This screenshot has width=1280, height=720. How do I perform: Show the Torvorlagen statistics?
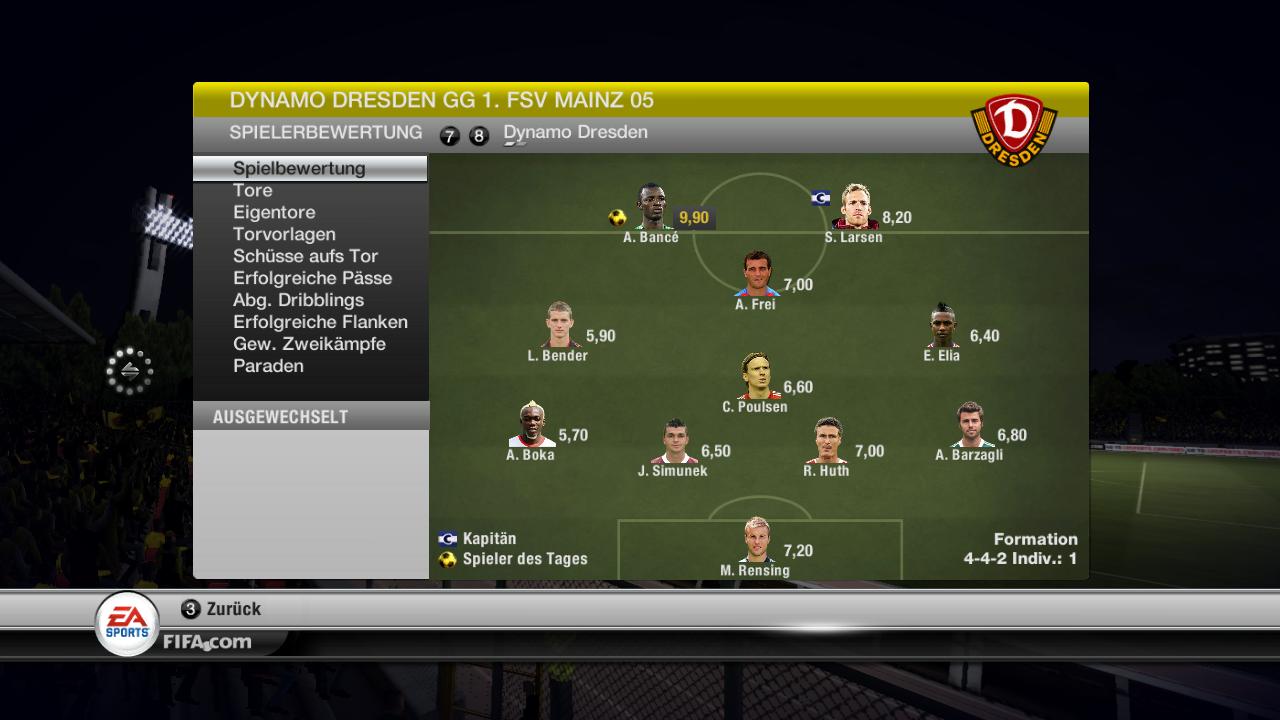point(284,234)
